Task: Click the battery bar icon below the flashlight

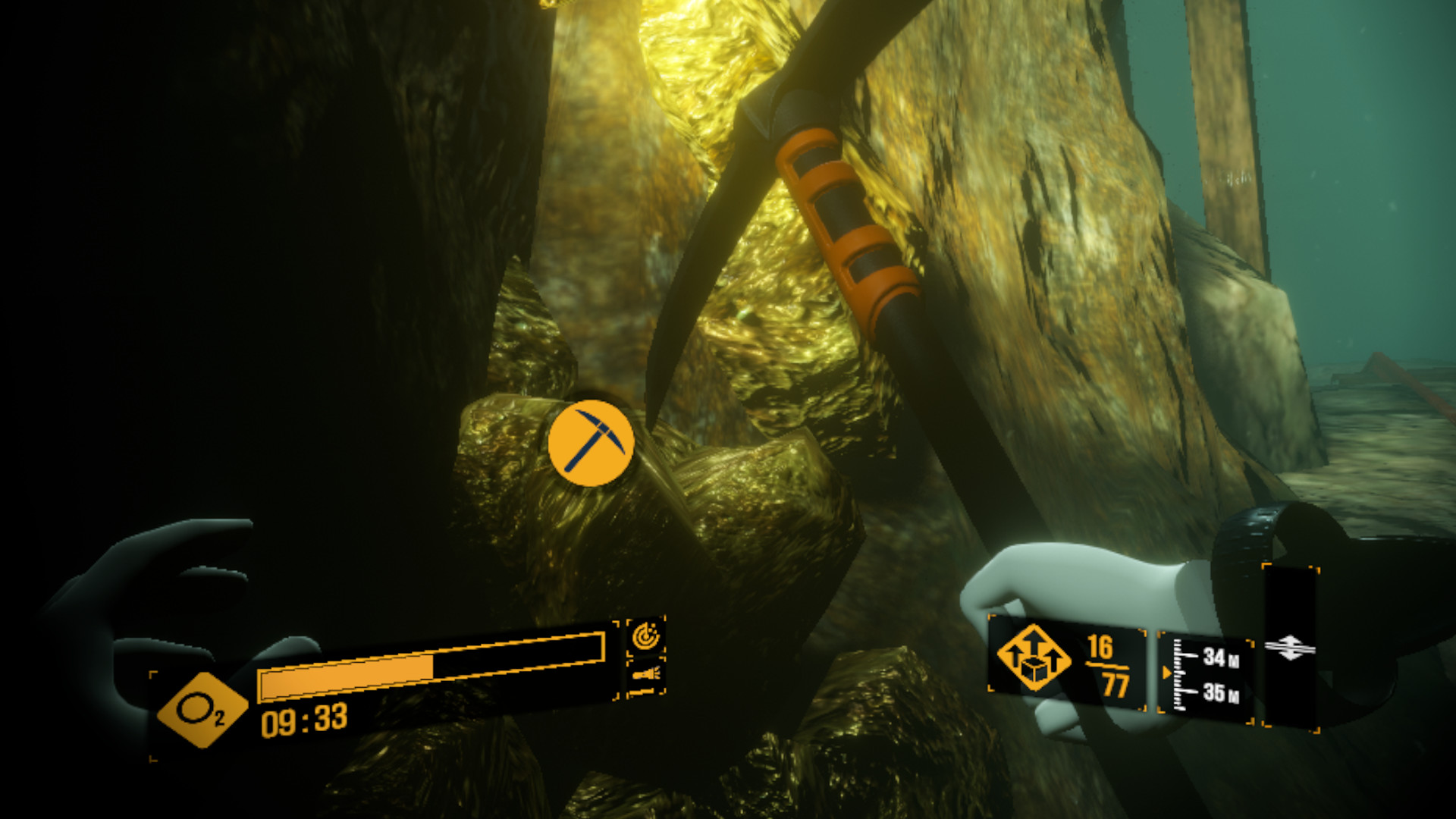Action: click(x=641, y=692)
